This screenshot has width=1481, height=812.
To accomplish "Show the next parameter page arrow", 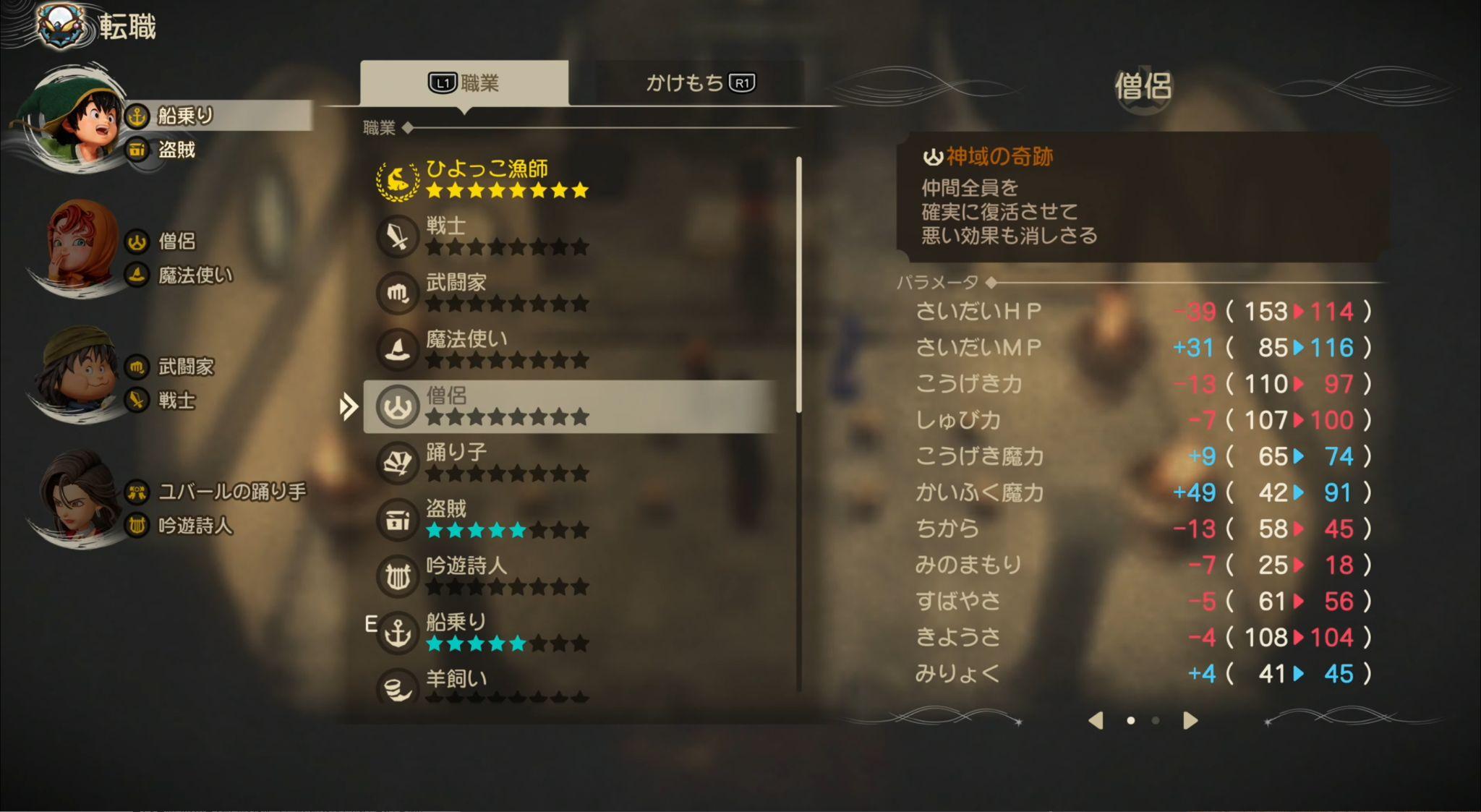I will click(1190, 720).
